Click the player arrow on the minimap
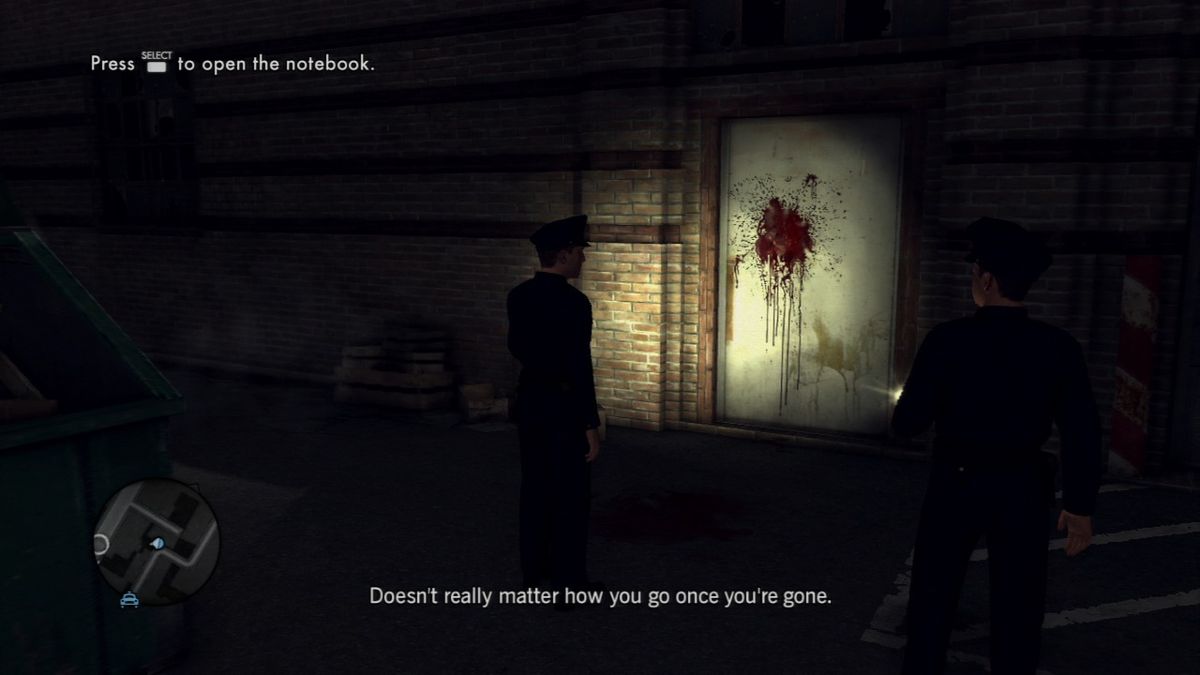The width and height of the screenshot is (1200, 675). point(157,543)
